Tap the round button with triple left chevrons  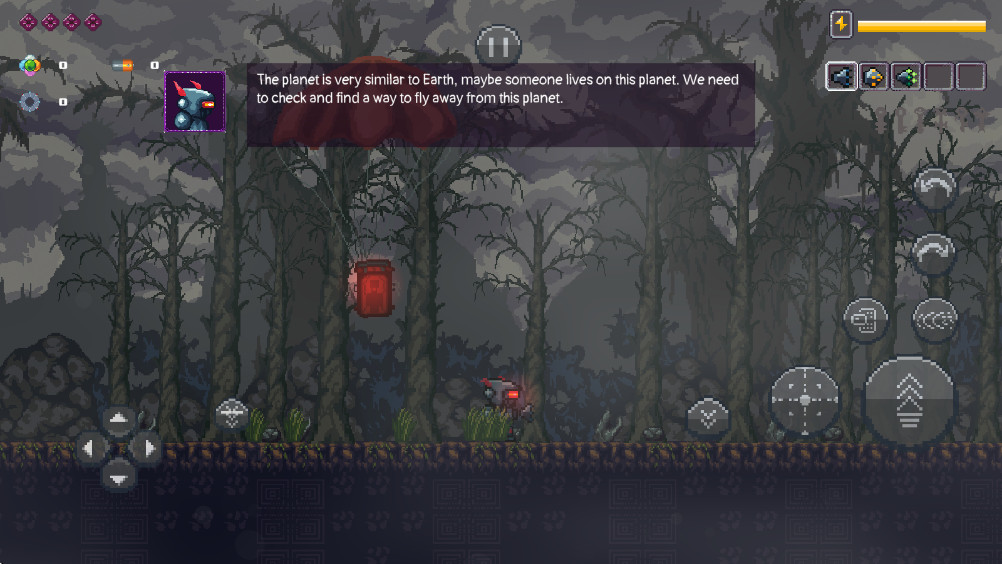coord(935,320)
